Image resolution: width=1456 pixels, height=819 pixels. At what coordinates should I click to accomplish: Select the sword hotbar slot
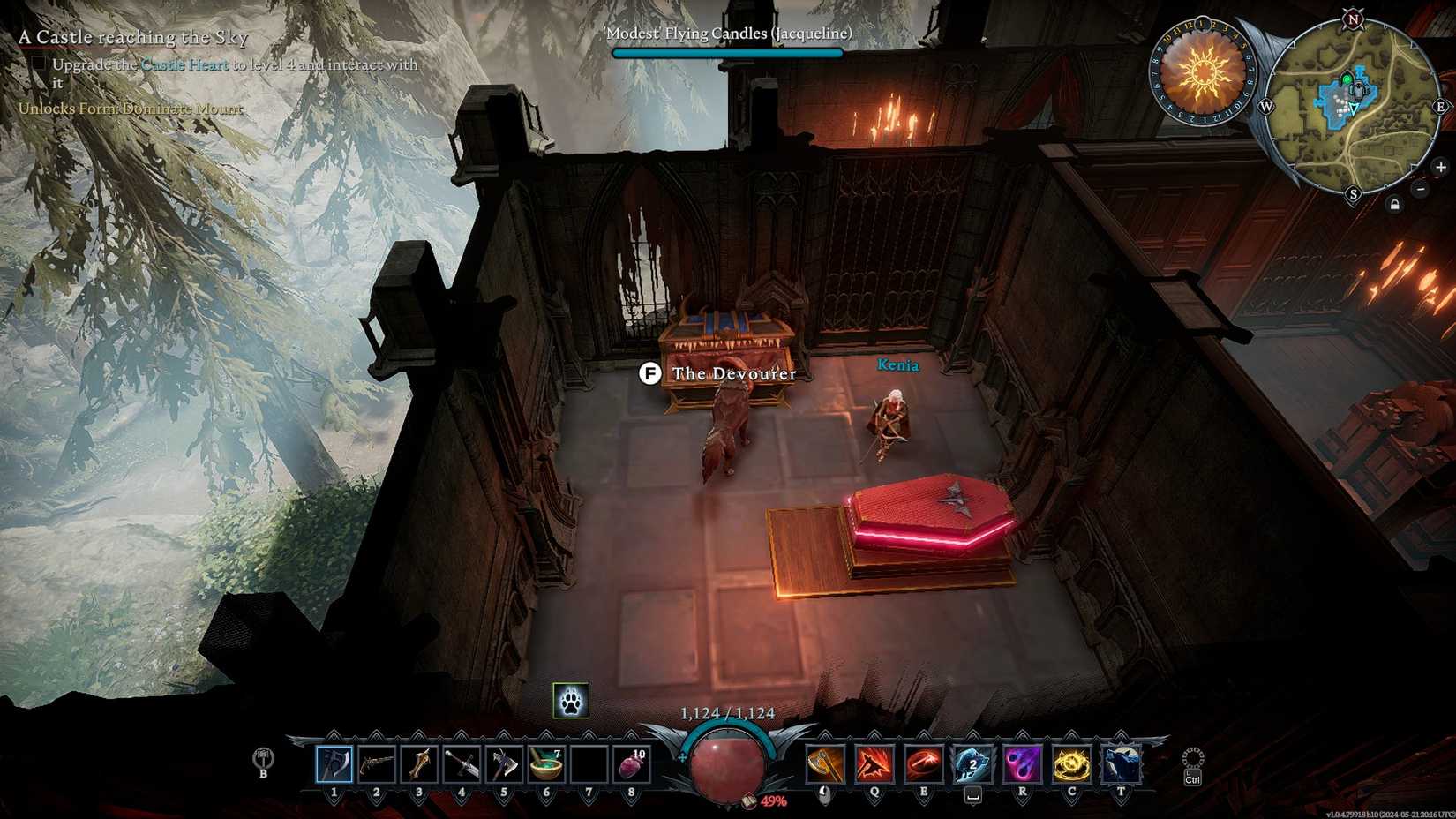pyautogui.click(x=462, y=764)
